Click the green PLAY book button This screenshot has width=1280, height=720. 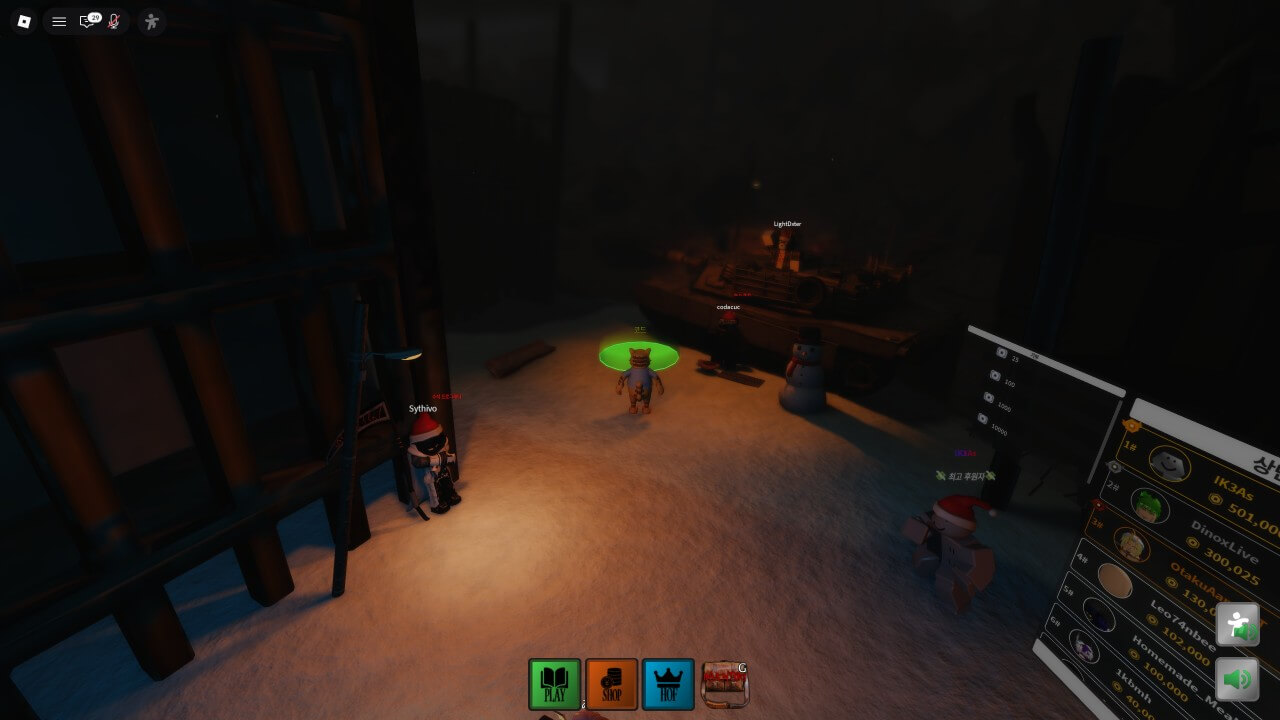tap(554, 685)
